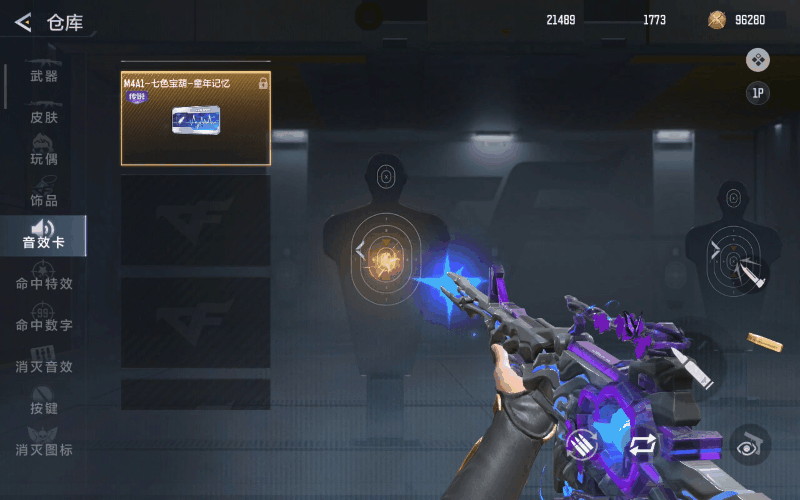Screen dimensions: 800x500
Task: Click the four-diamond icon button
Action: pos(758,60)
